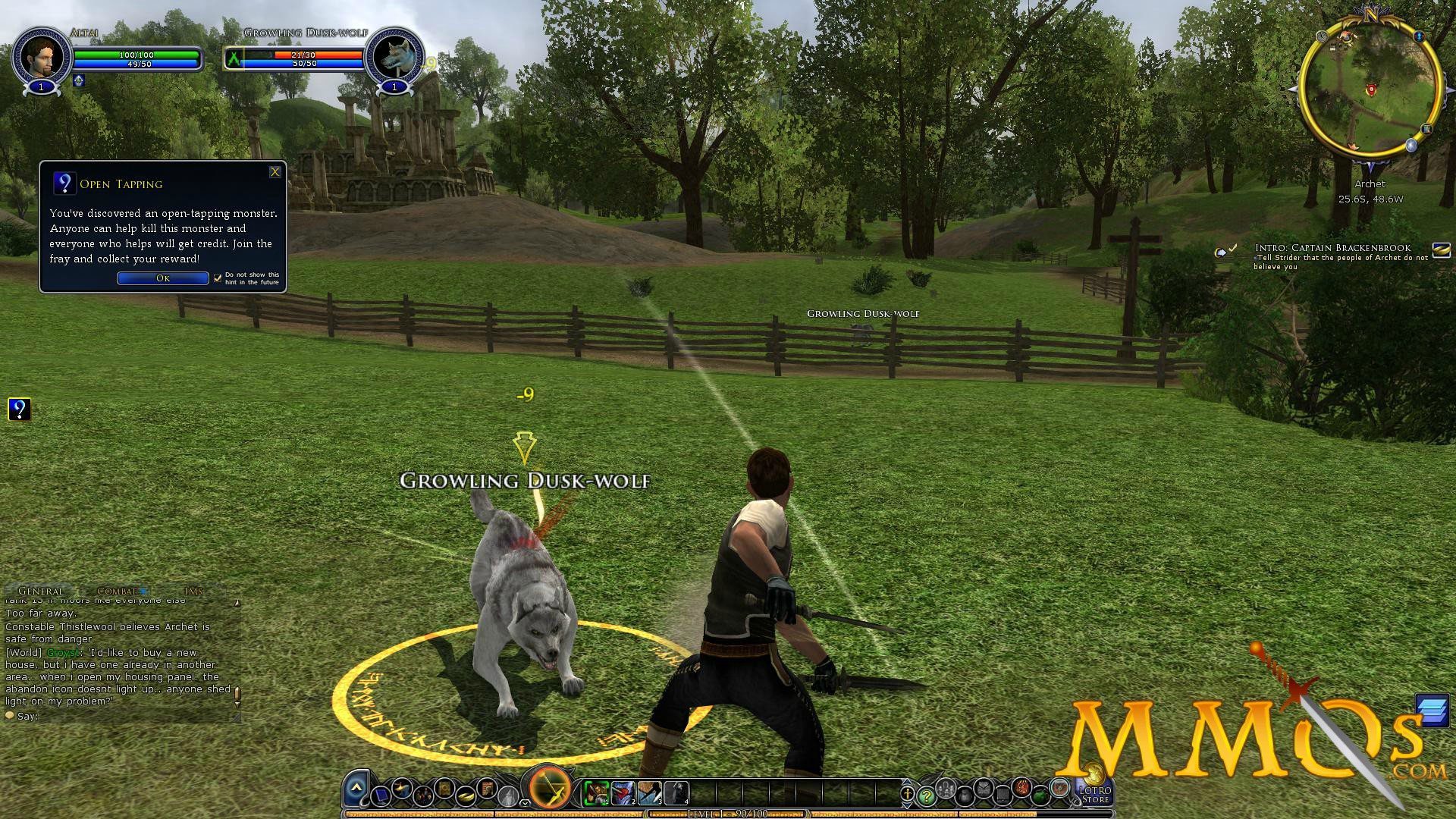Click the clock icon on the minimap ring
Screen dimensions: 1456x819
[x=1322, y=37]
